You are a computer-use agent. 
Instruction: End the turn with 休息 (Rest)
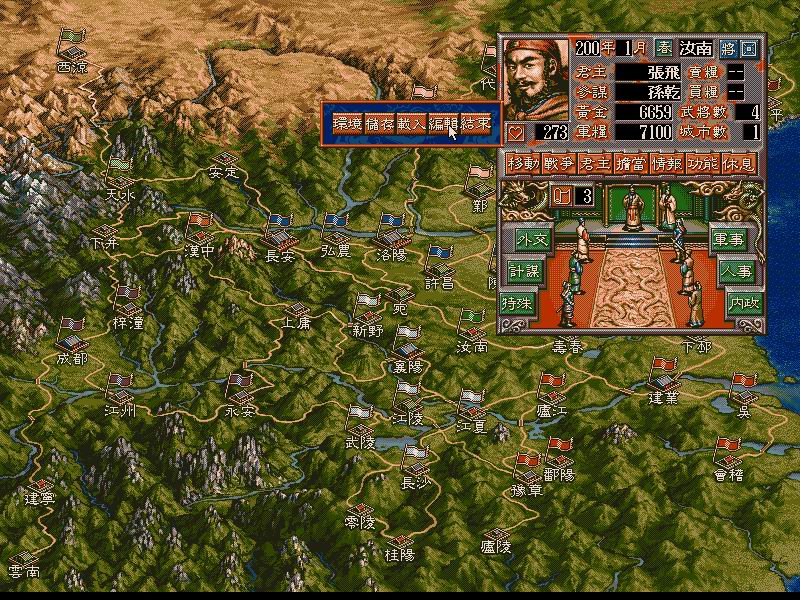pos(738,164)
